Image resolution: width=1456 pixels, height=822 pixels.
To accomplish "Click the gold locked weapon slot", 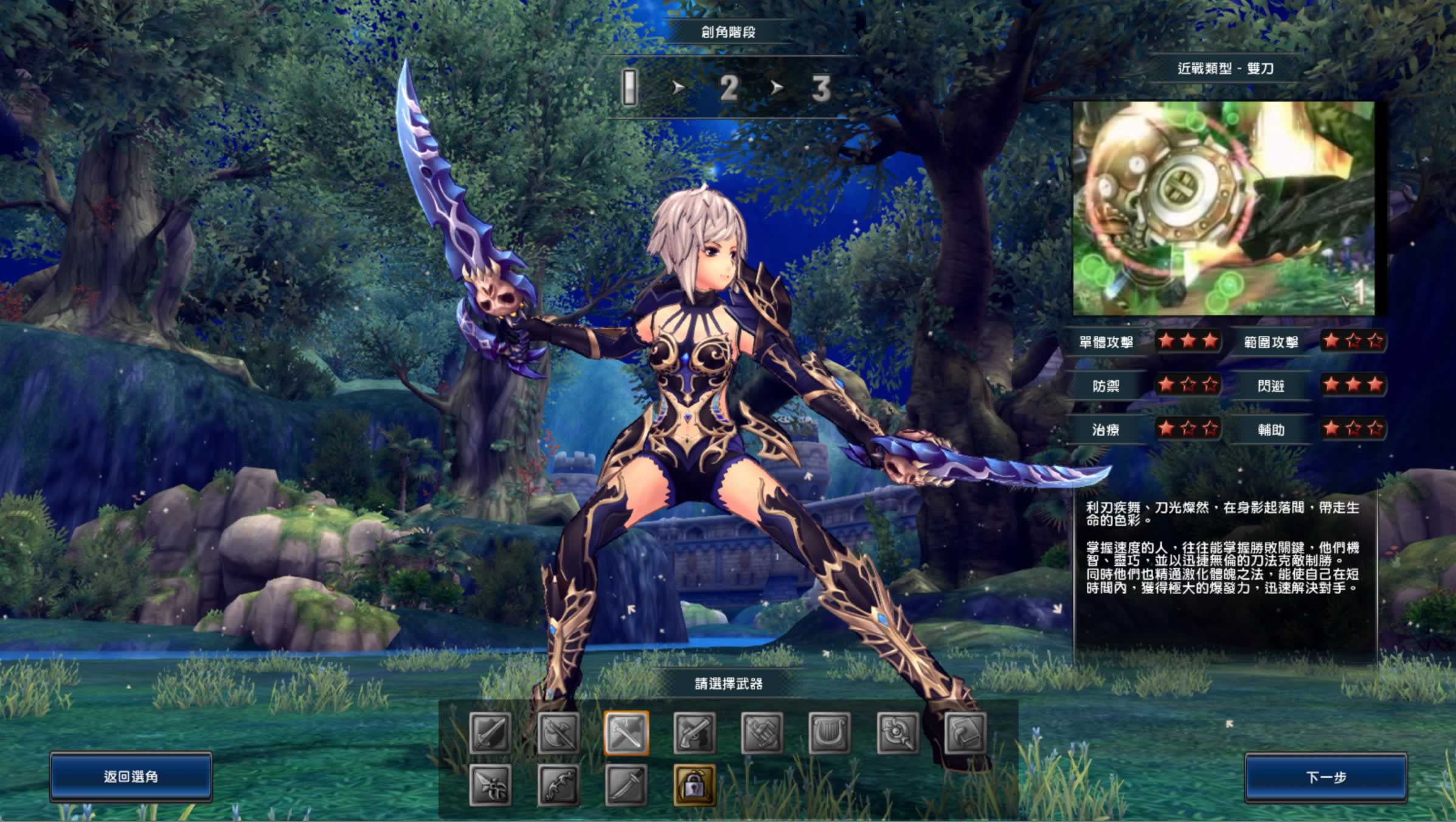I will pyautogui.click(x=695, y=785).
